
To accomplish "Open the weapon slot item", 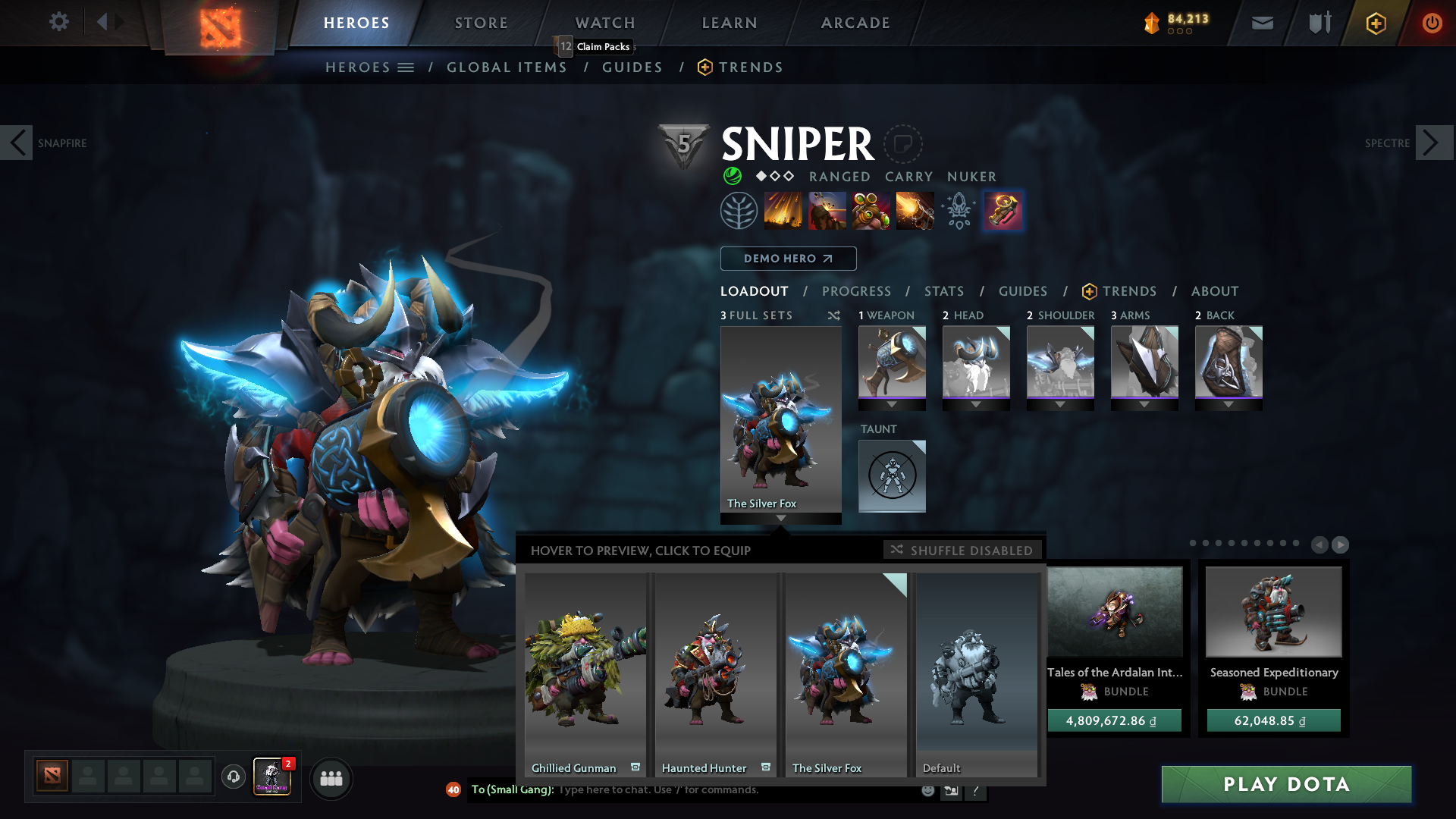I will (x=892, y=362).
